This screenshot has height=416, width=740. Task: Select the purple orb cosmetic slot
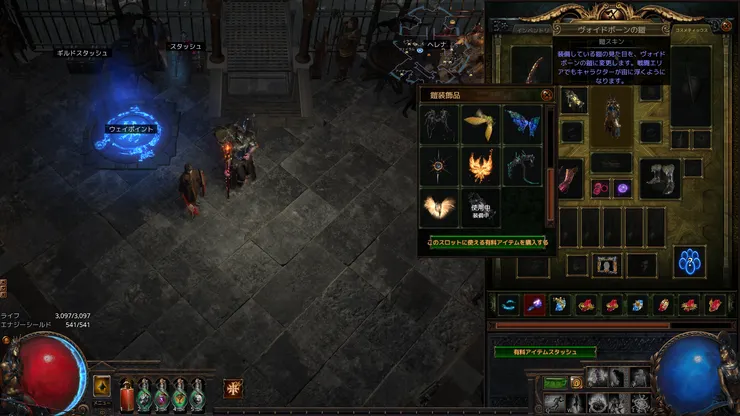click(622, 187)
